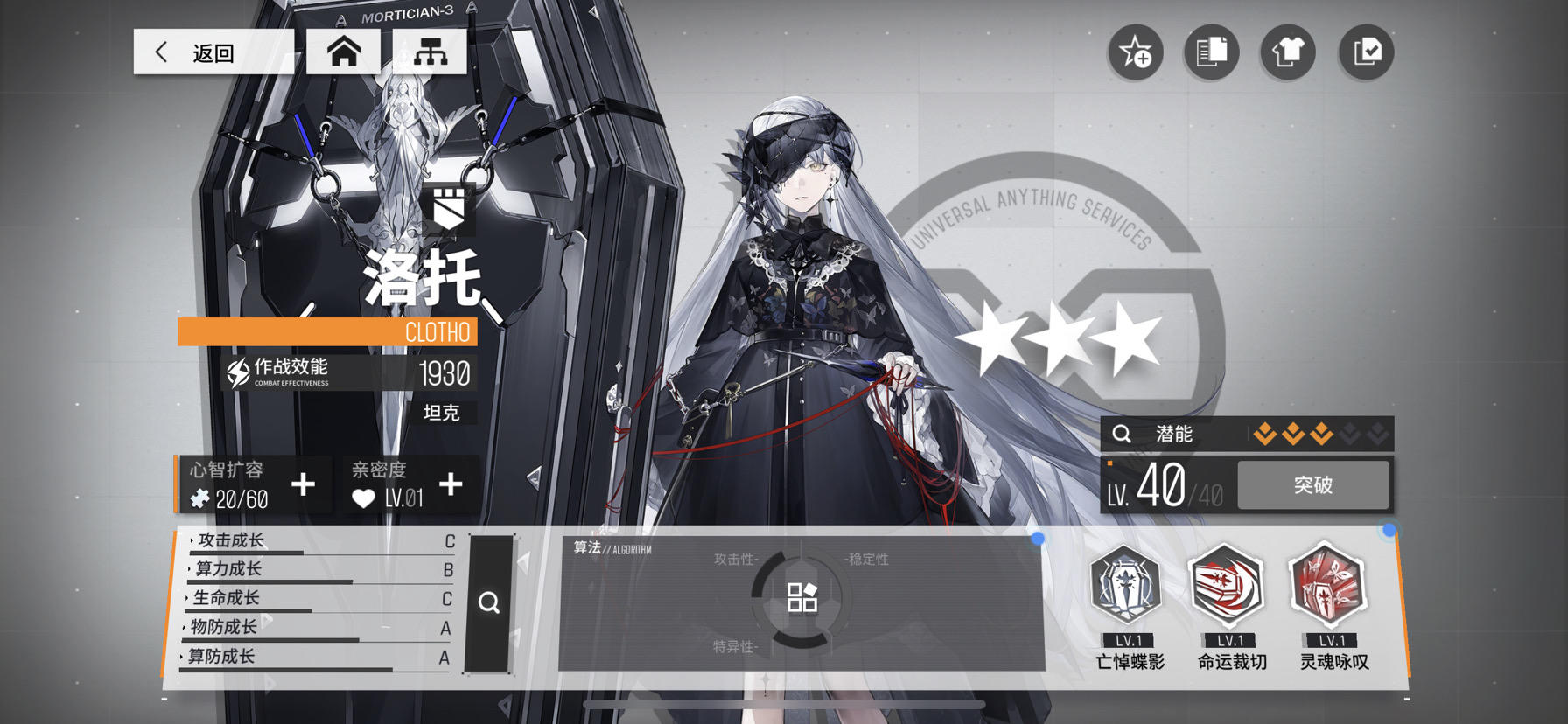The image size is (1568, 724).
Task: Open the character favorite star icon
Action: point(1135,52)
